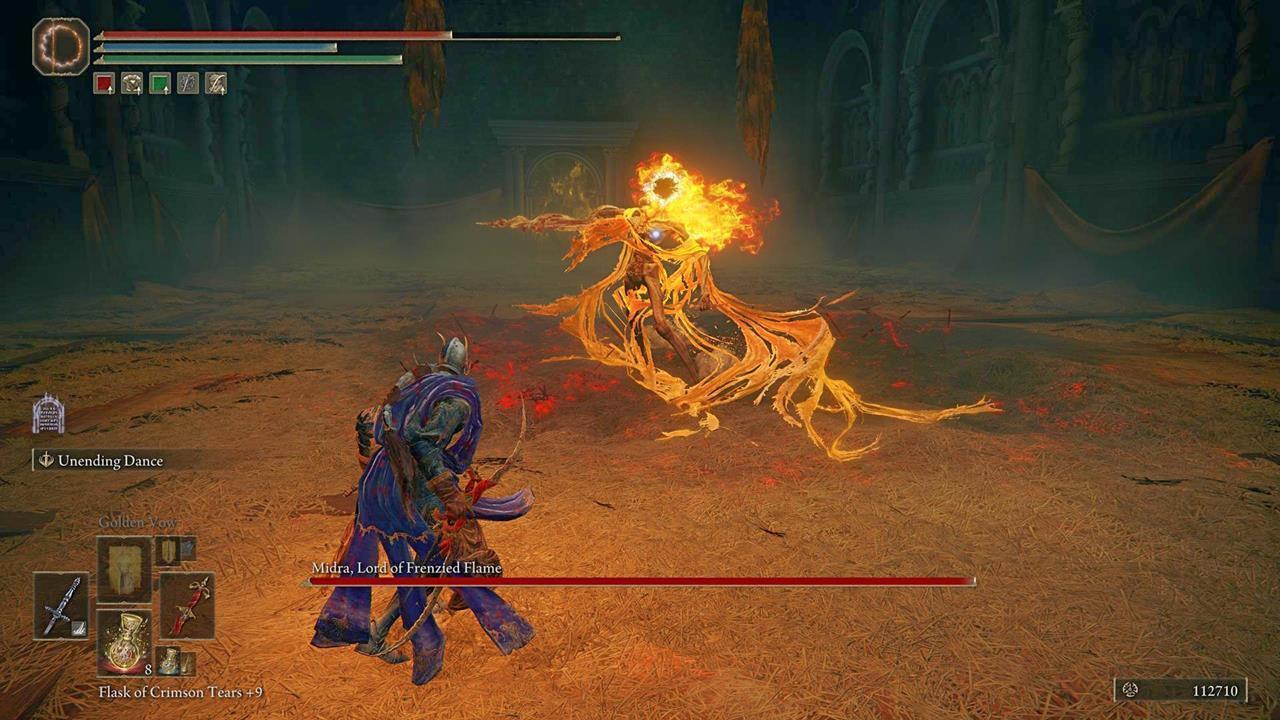Screen dimensions: 1280x720
Task: Toggle the feathered talisman buff indicator
Action: click(x=215, y=83)
